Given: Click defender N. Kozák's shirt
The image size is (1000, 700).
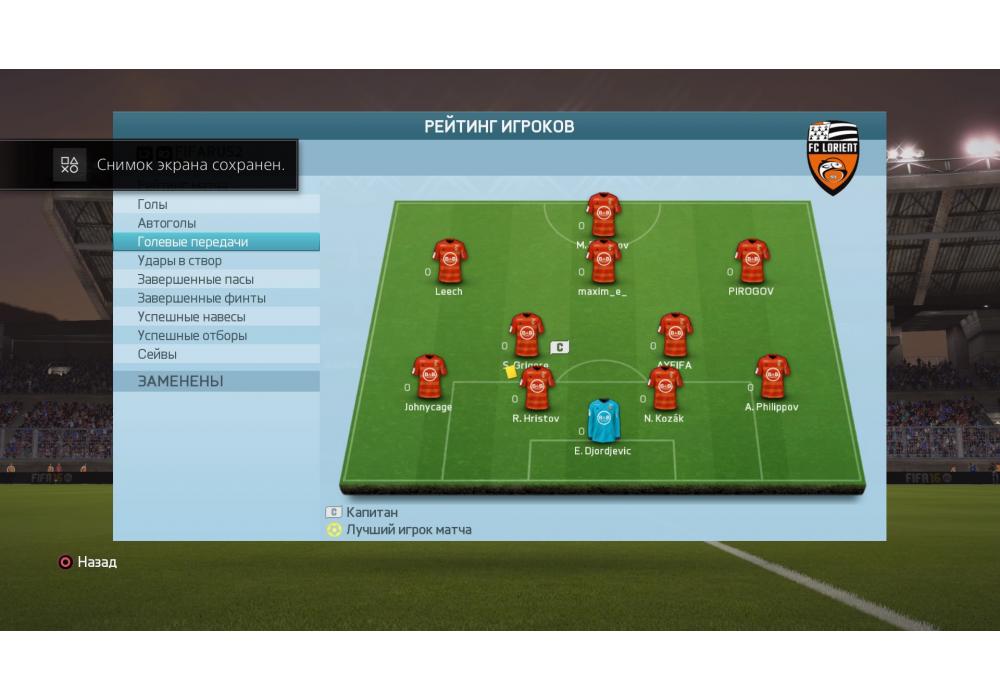Looking at the screenshot, I should (665, 388).
